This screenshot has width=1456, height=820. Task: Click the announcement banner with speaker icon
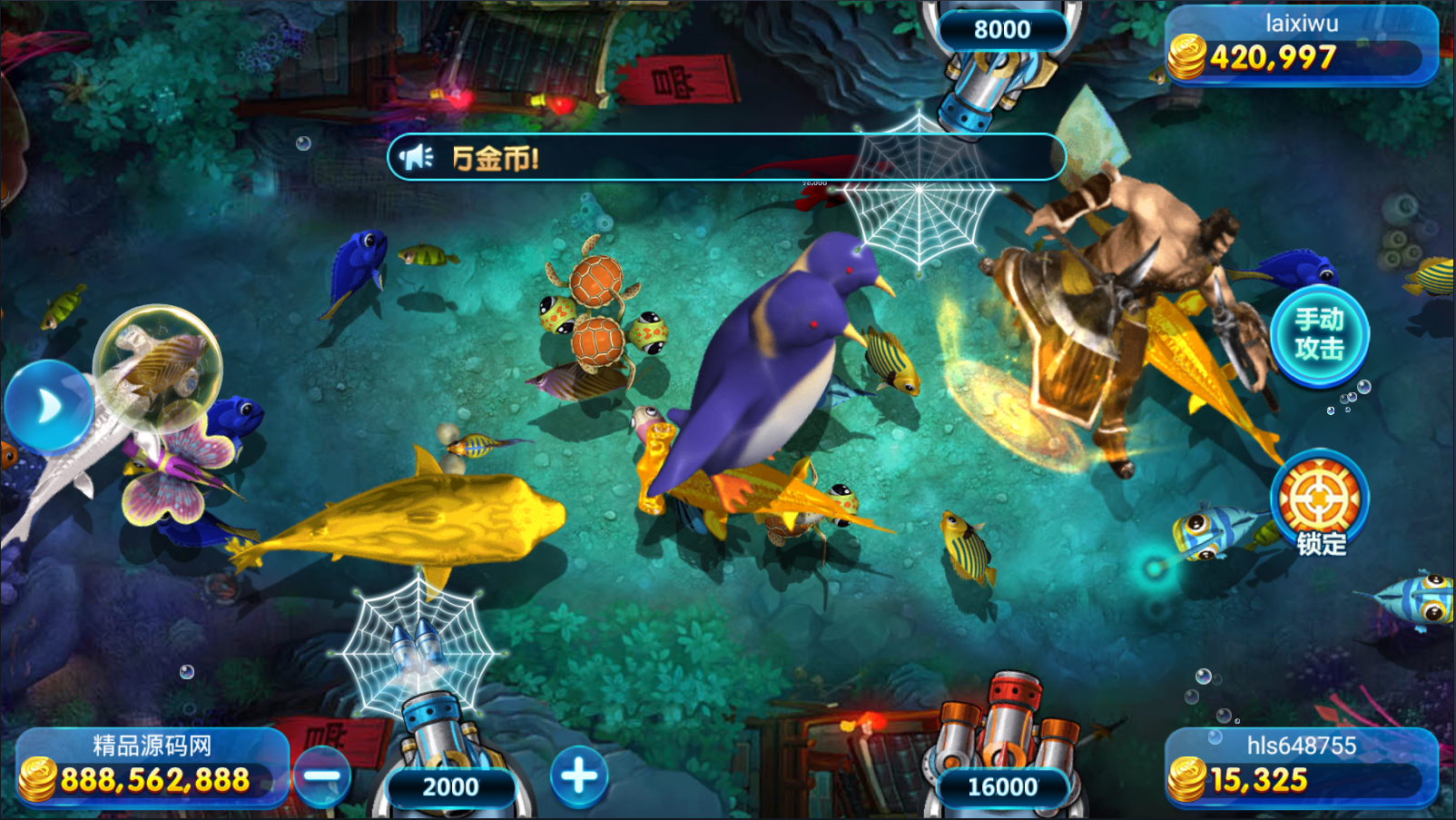click(726, 158)
